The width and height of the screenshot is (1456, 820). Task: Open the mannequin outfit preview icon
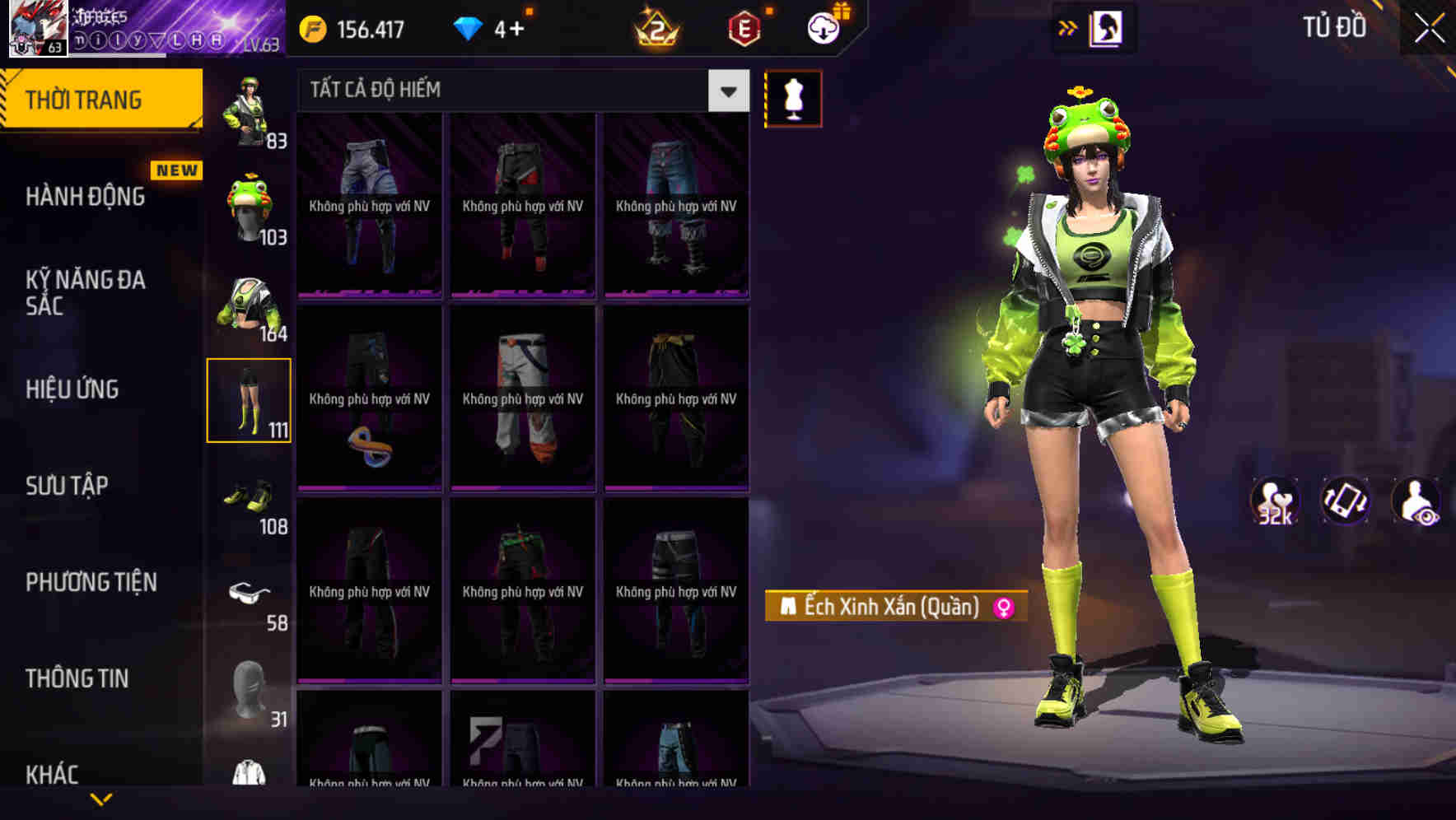[x=793, y=99]
